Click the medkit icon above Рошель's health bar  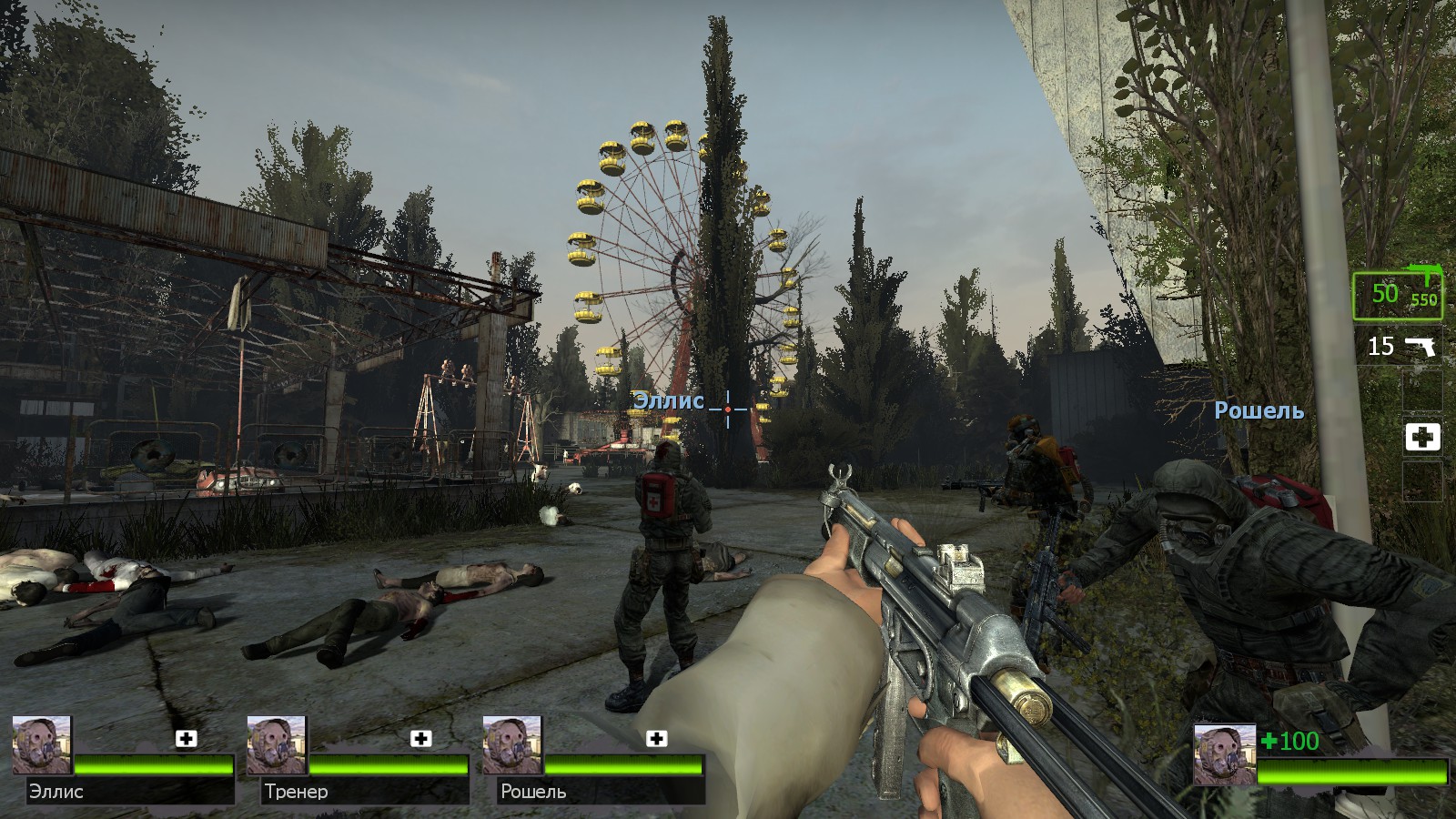click(x=656, y=738)
